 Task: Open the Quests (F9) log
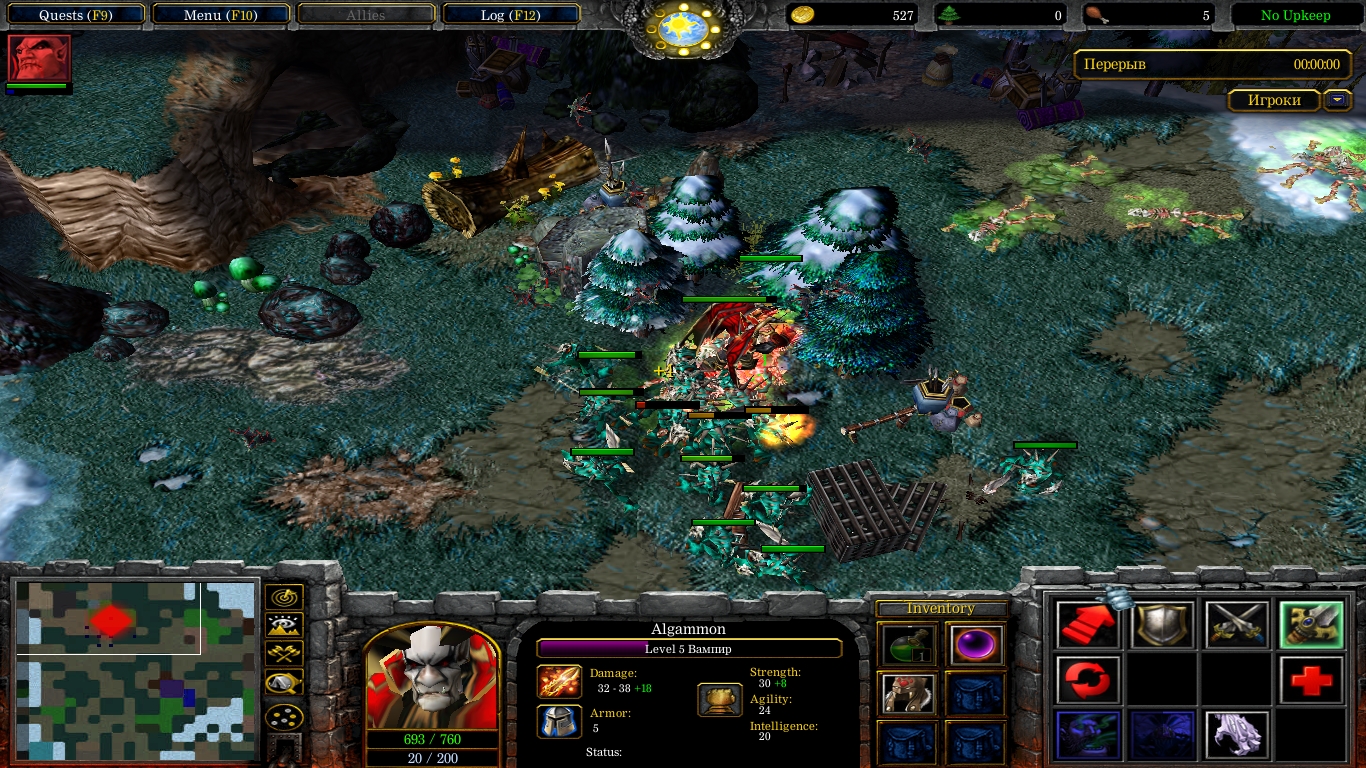tap(74, 15)
